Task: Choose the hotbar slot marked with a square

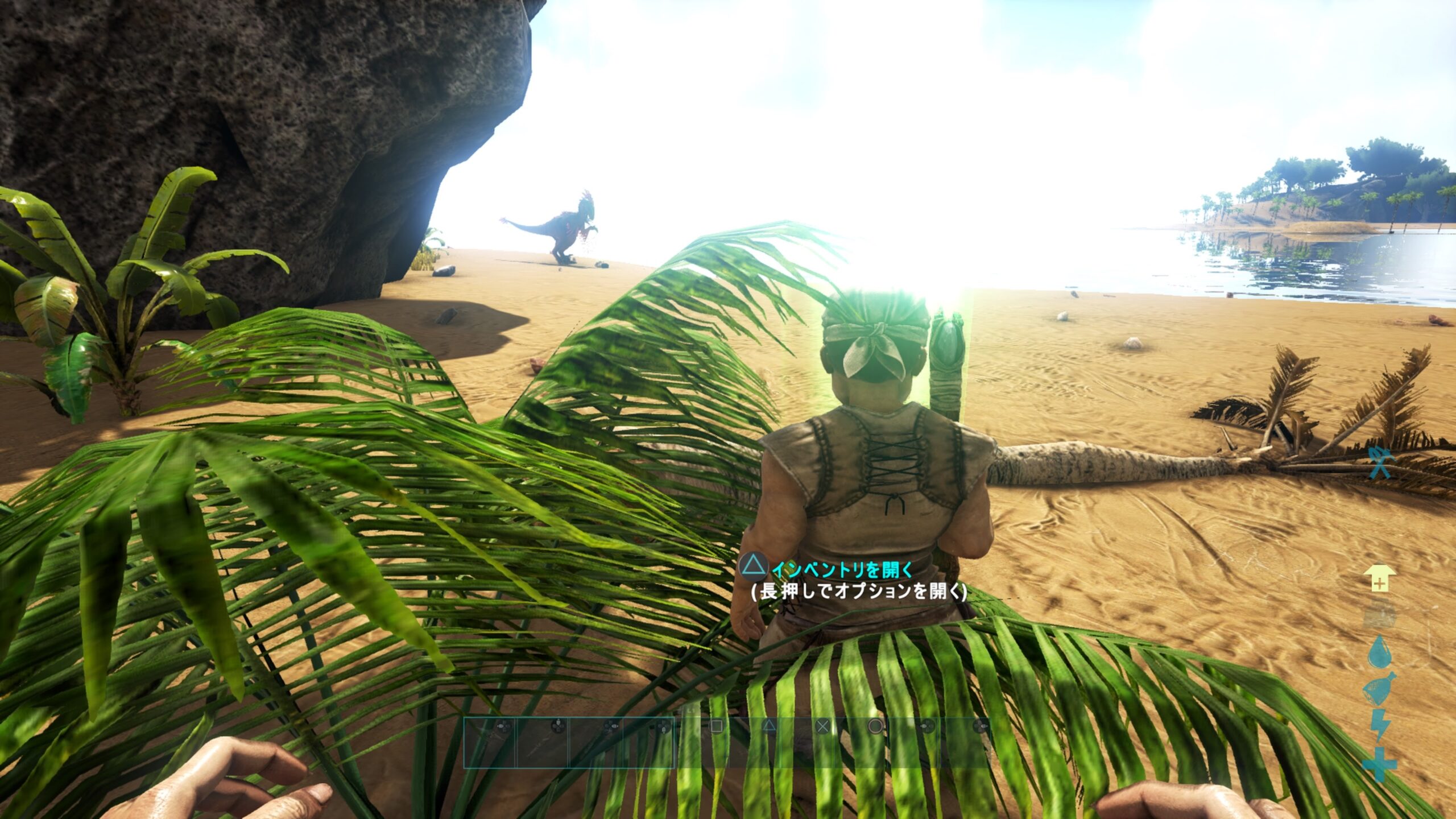Action: click(x=702, y=743)
